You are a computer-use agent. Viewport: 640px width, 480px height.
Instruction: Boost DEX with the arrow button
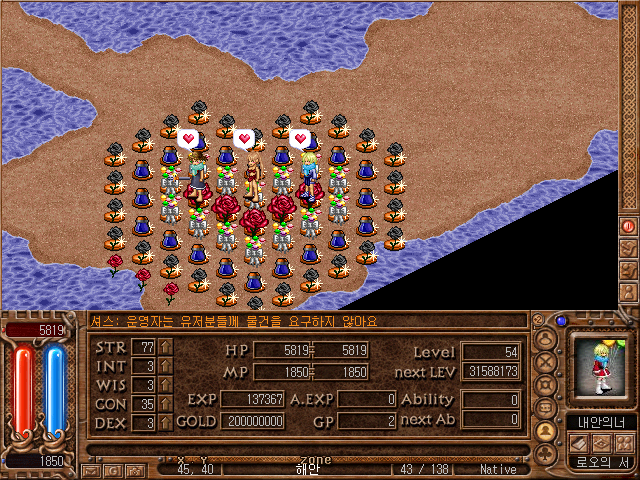point(165,423)
